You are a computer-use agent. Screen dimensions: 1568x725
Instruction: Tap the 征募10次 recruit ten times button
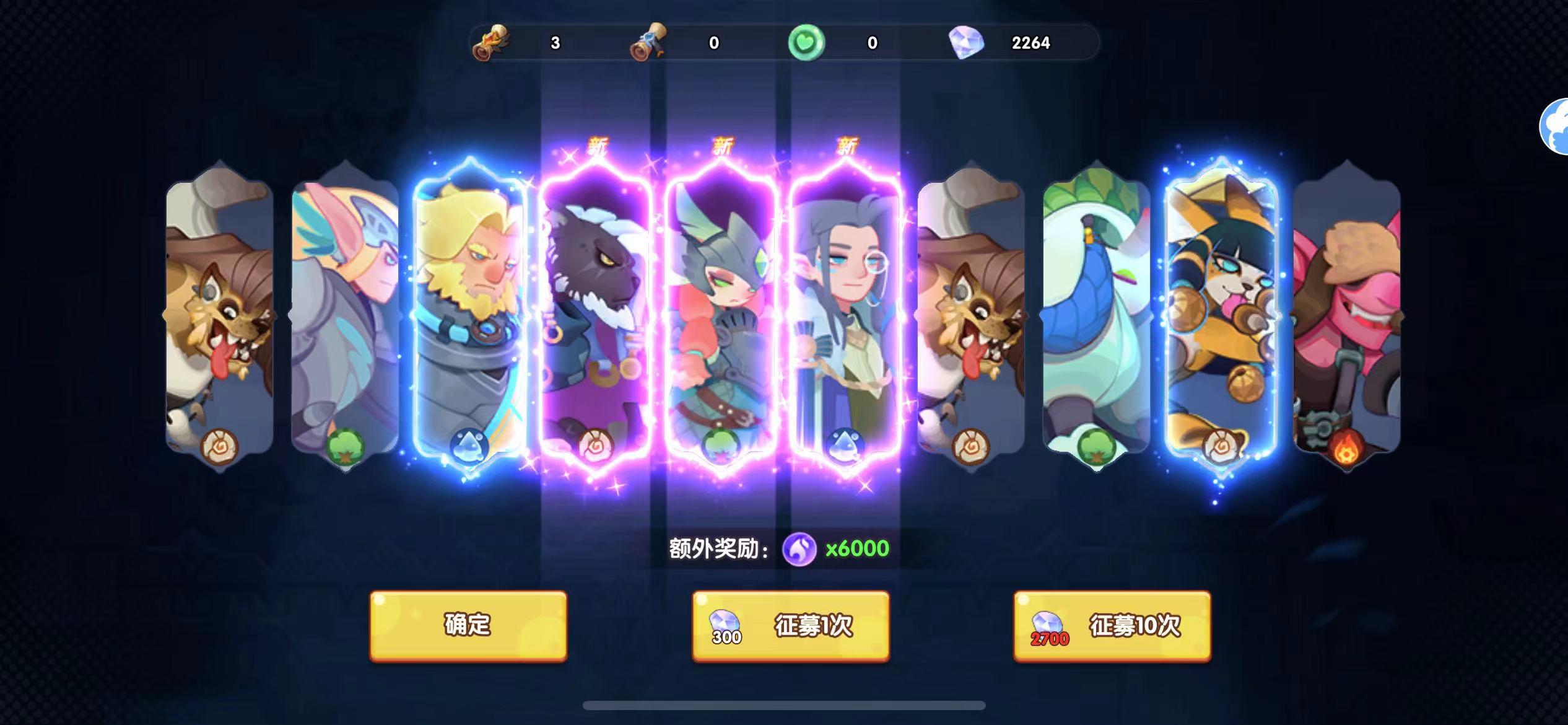(x=1113, y=626)
